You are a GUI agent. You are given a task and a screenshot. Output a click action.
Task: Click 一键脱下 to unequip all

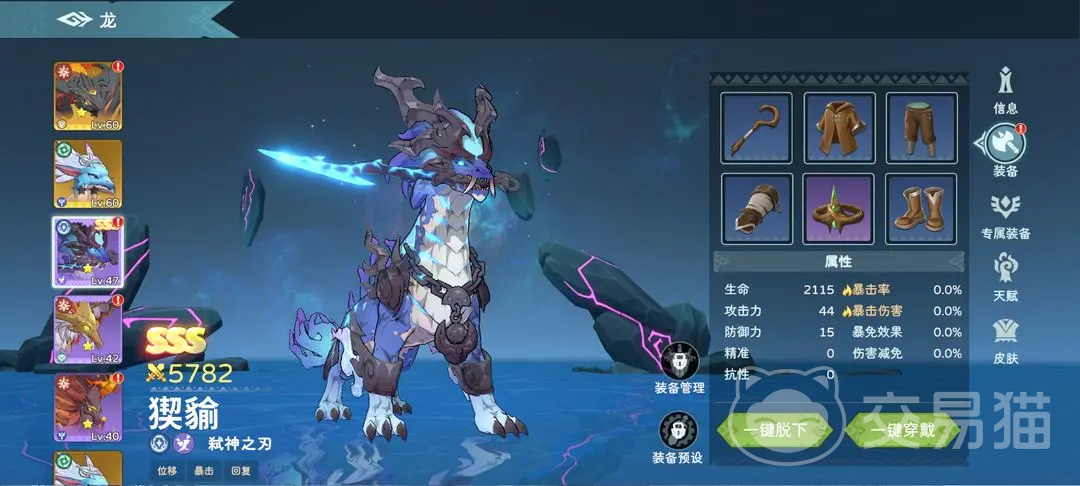pyautogui.click(x=775, y=431)
